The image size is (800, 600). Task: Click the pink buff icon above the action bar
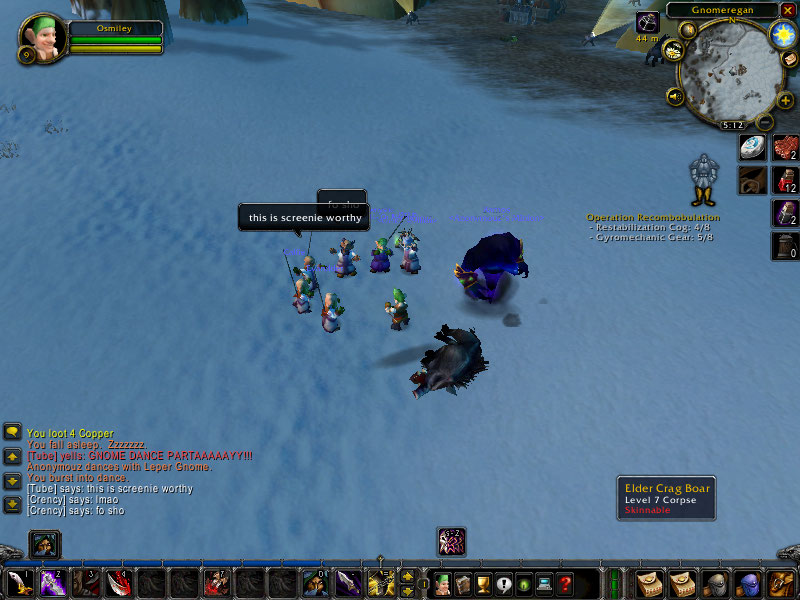[451, 541]
